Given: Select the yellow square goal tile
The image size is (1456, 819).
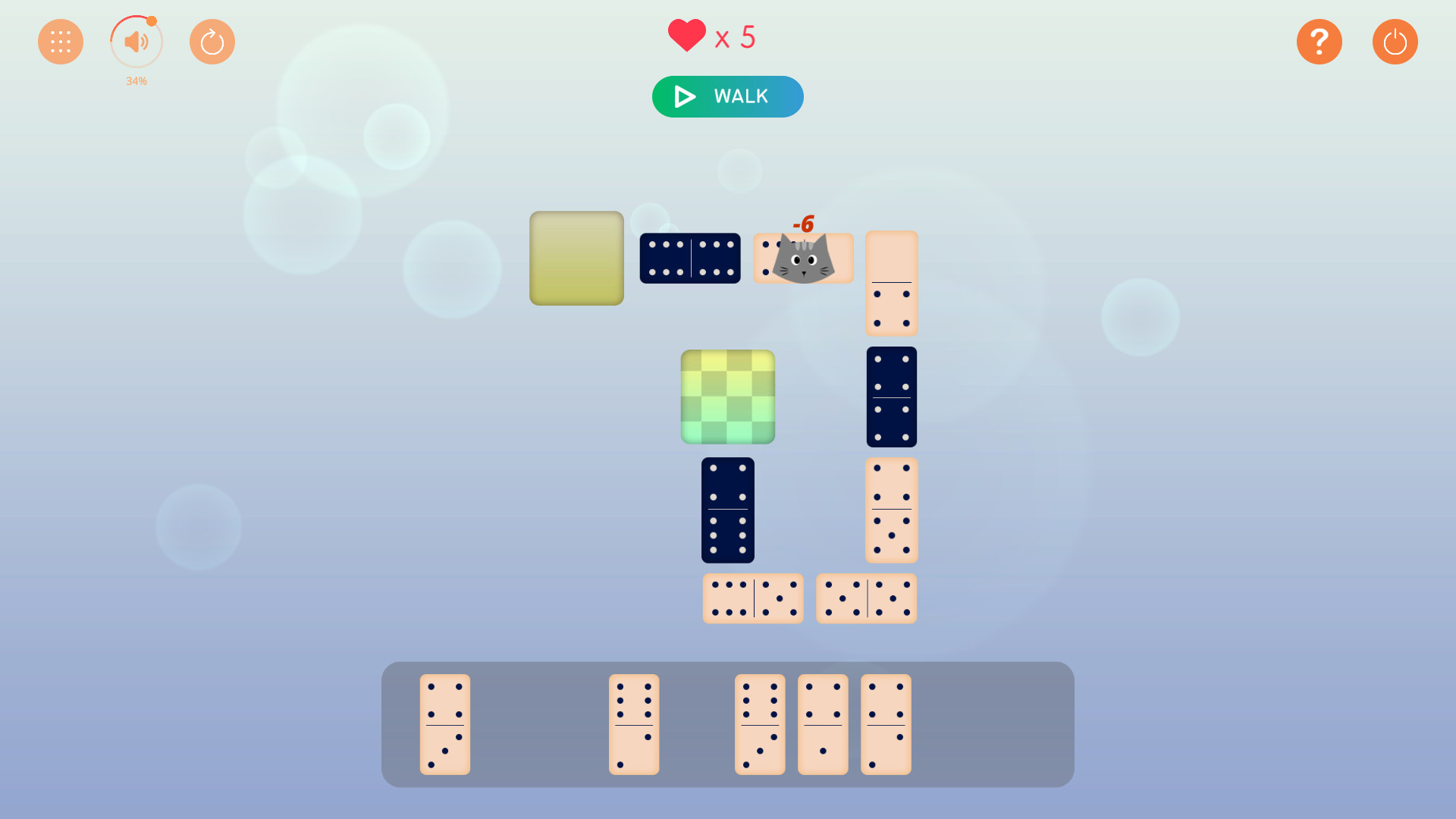Looking at the screenshot, I should pos(576,259).
